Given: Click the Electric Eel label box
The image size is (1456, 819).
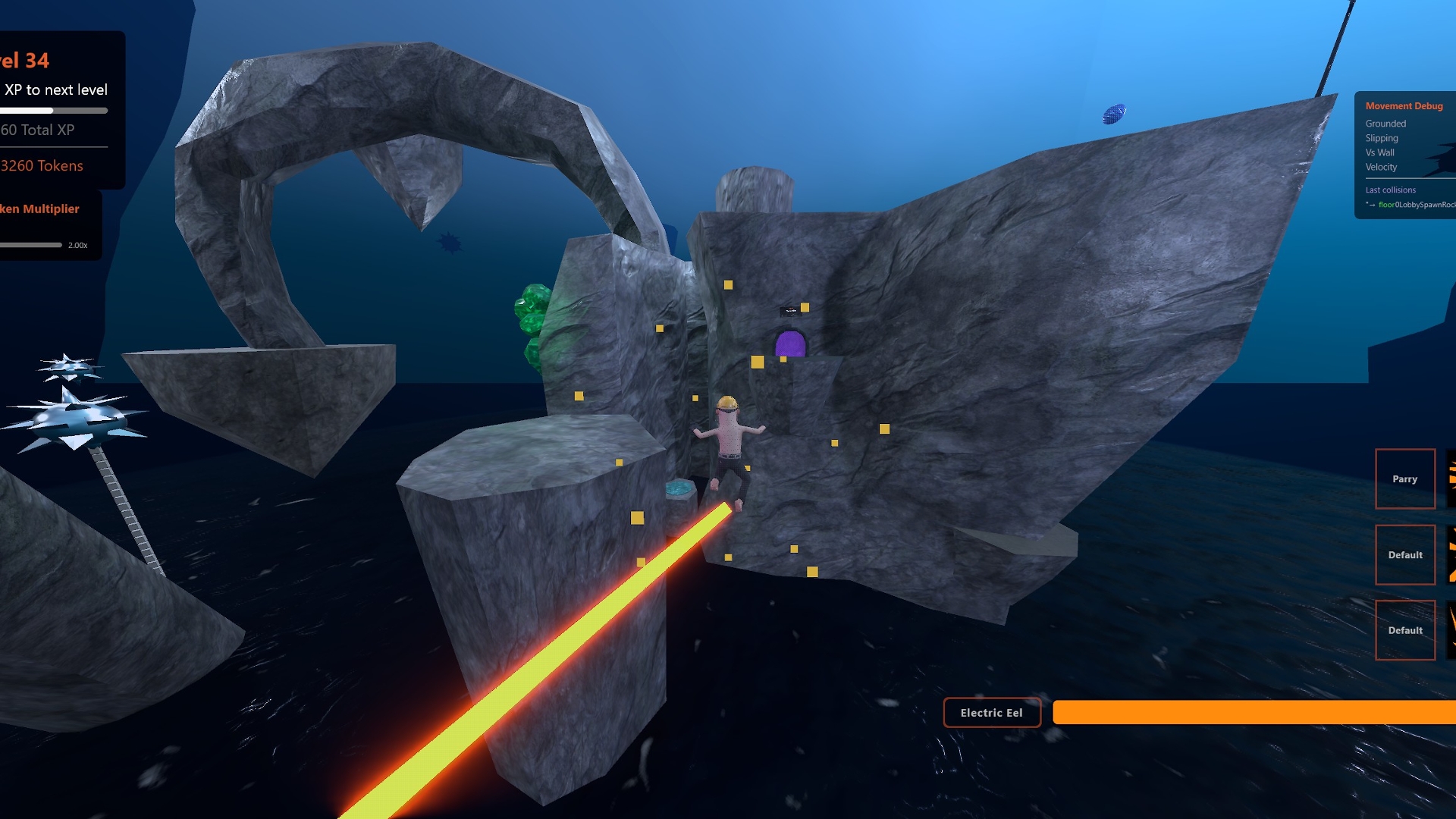Looking at the screenshot, I should click(x=991, y=713).
